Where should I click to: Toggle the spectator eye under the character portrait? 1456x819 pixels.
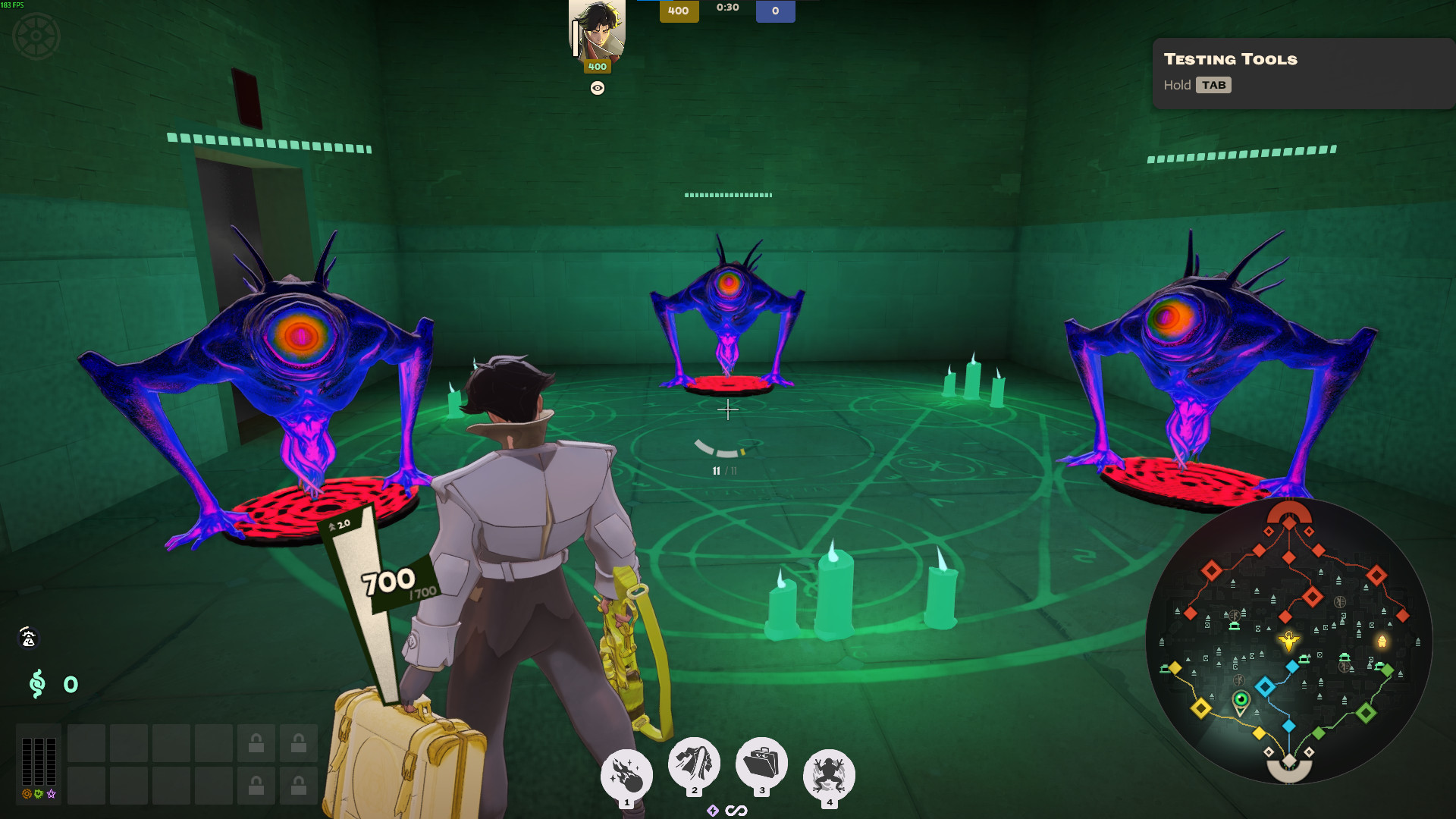point(598,89)
